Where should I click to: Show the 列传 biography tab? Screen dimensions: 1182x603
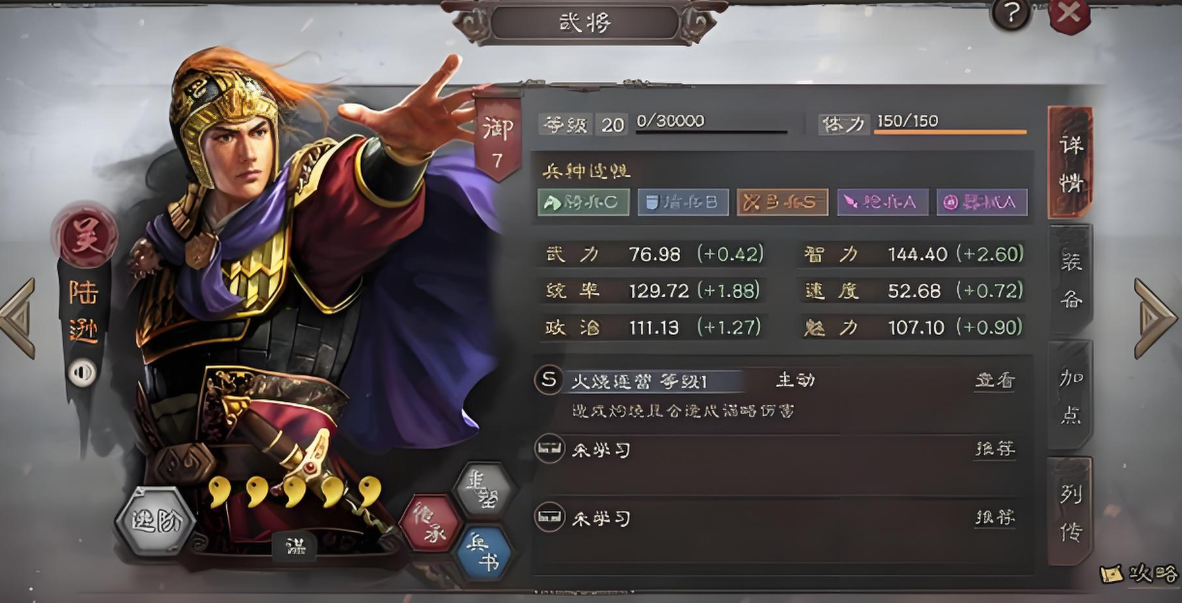[1070, 511]
